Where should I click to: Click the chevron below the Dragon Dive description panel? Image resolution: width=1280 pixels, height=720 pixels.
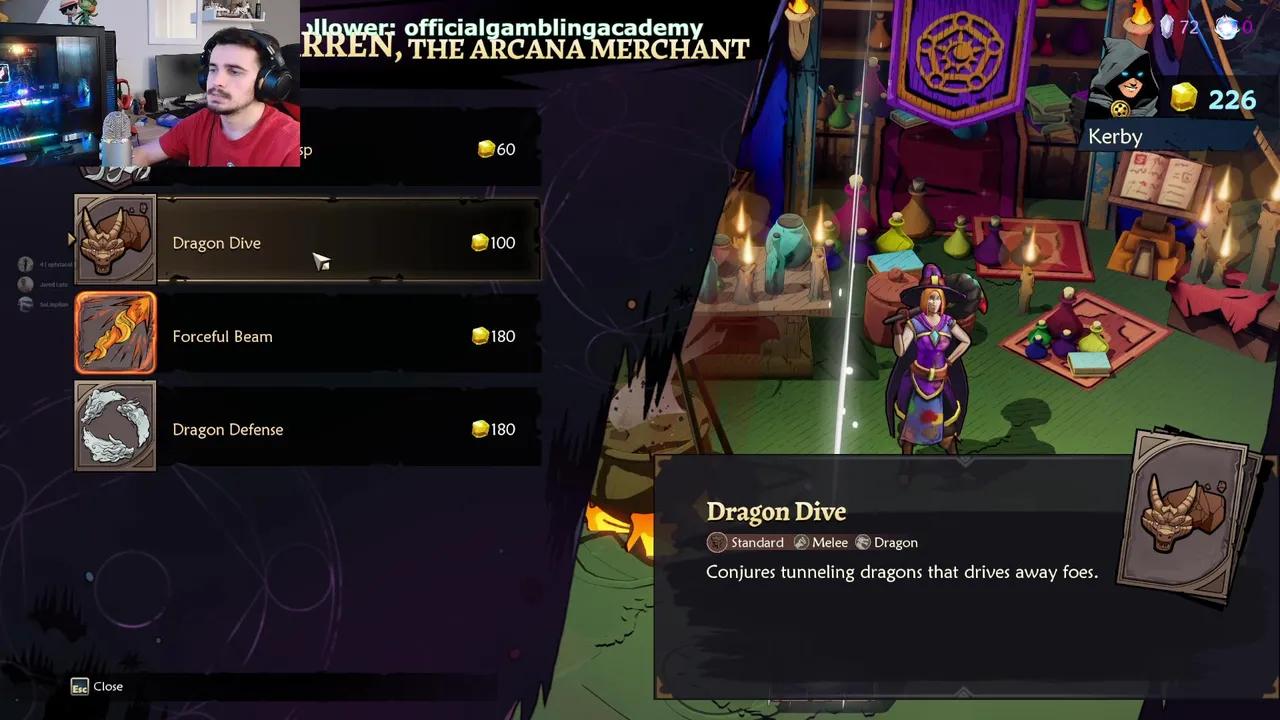coord(964,692)
